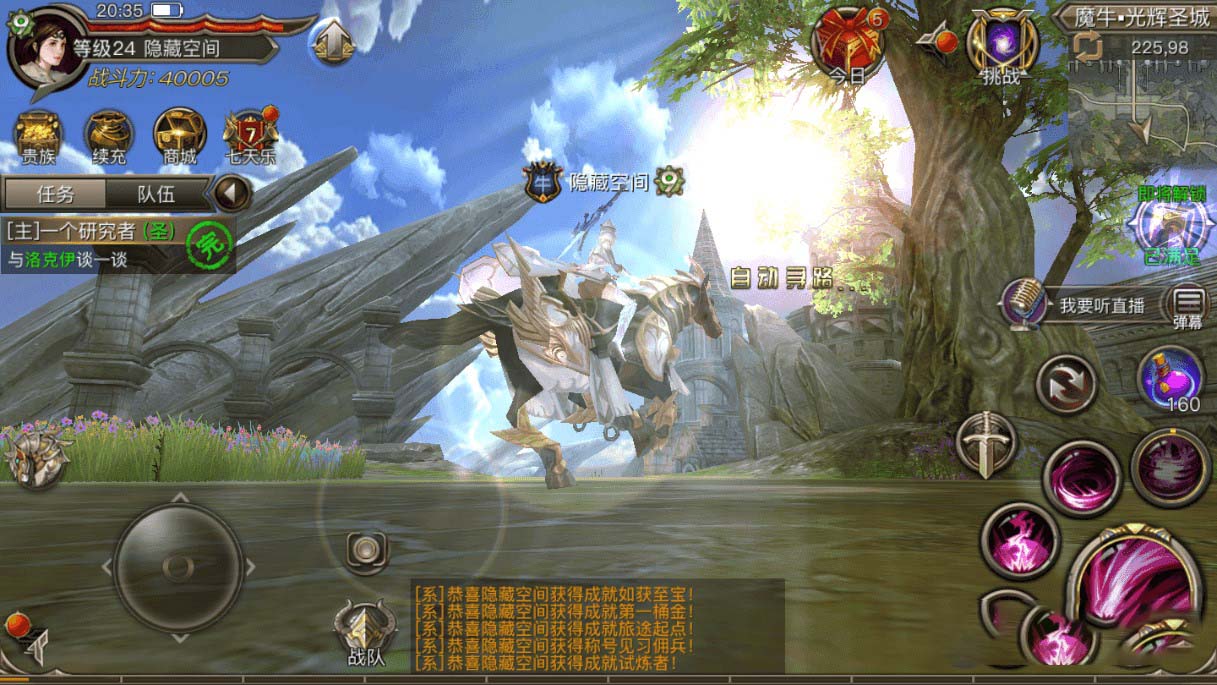Open the 战队 team button
Image resolution: width=1217 pixels, height=685 pixels.
[365, 634]
